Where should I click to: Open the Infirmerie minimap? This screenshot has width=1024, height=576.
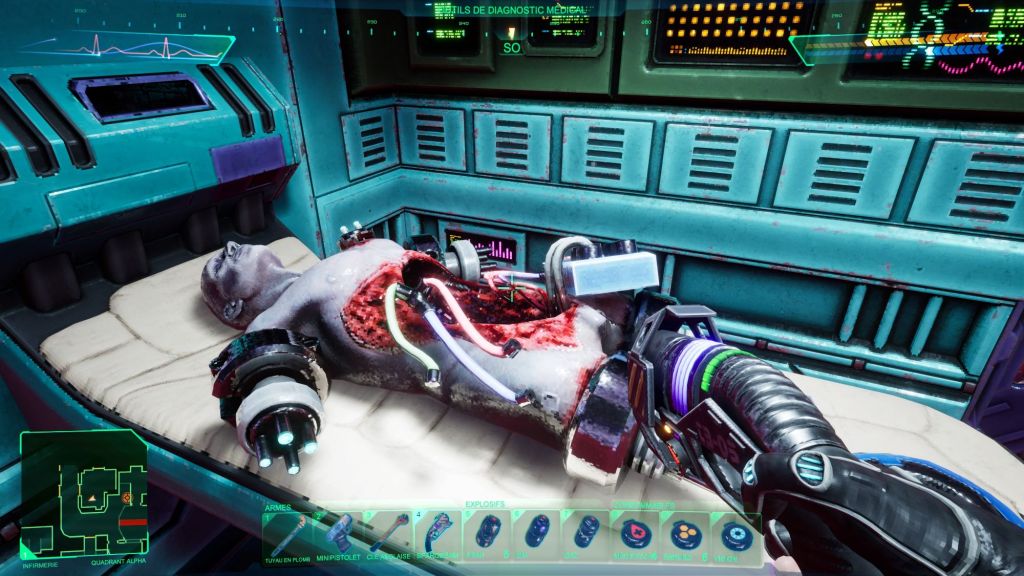(83, 494)
